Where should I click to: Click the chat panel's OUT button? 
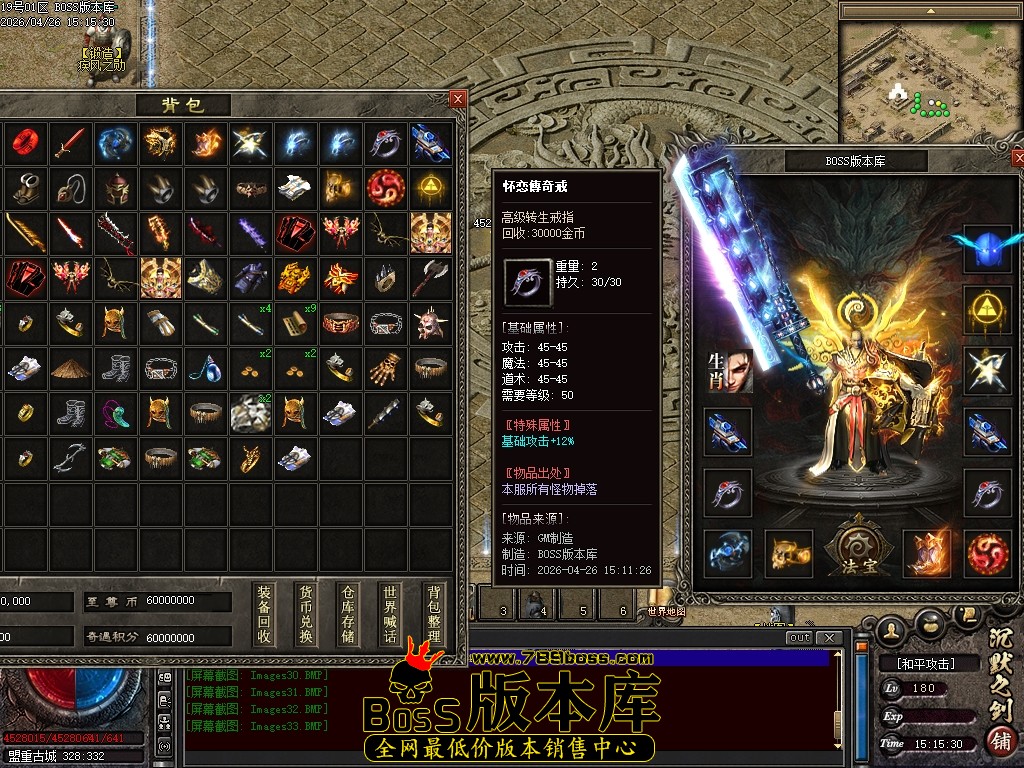point(799,638)
